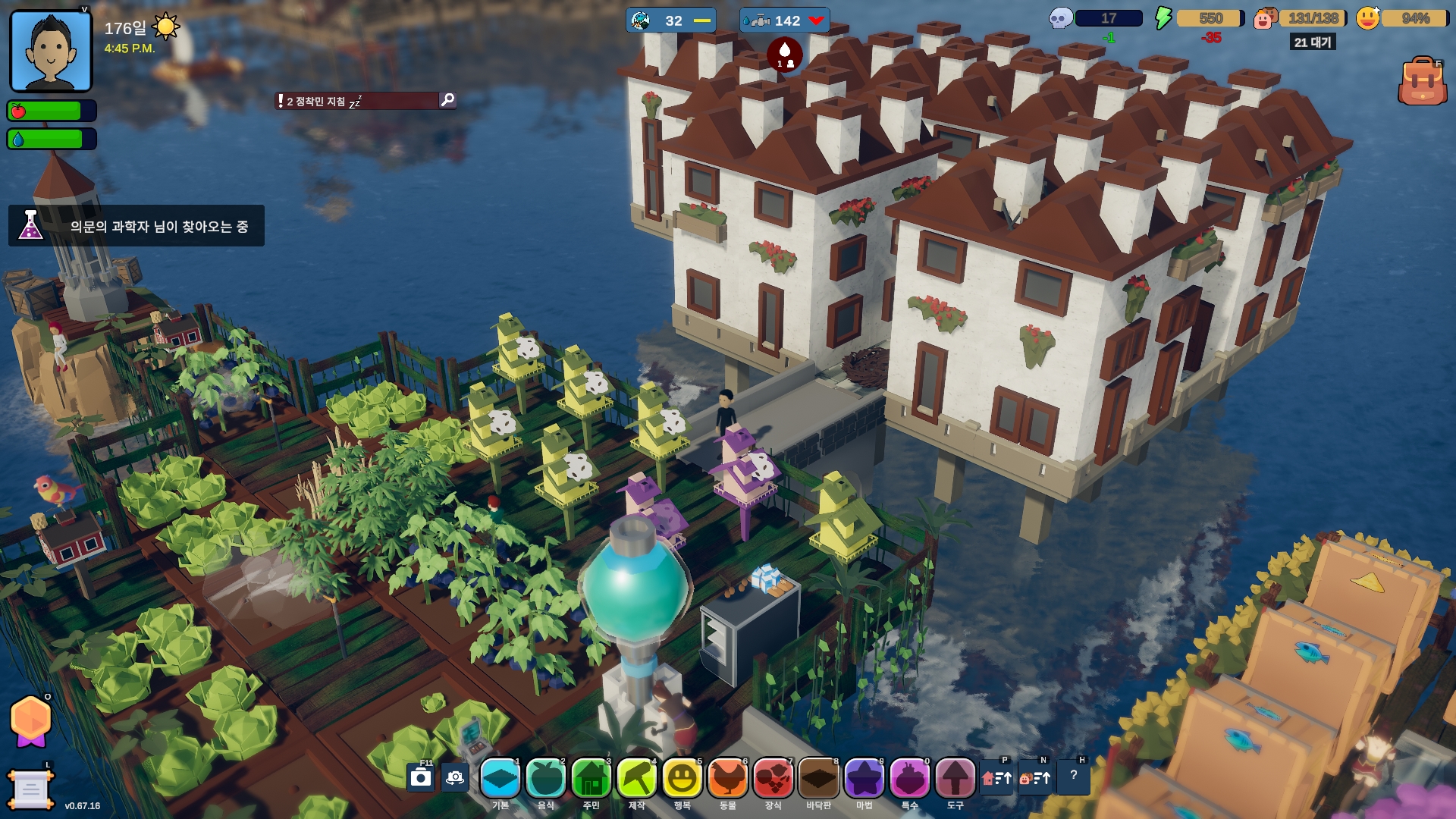Open the 기본 (basic) build category
The height and width of the screenshot is (819, 1456).
click(x=500, y=779)
